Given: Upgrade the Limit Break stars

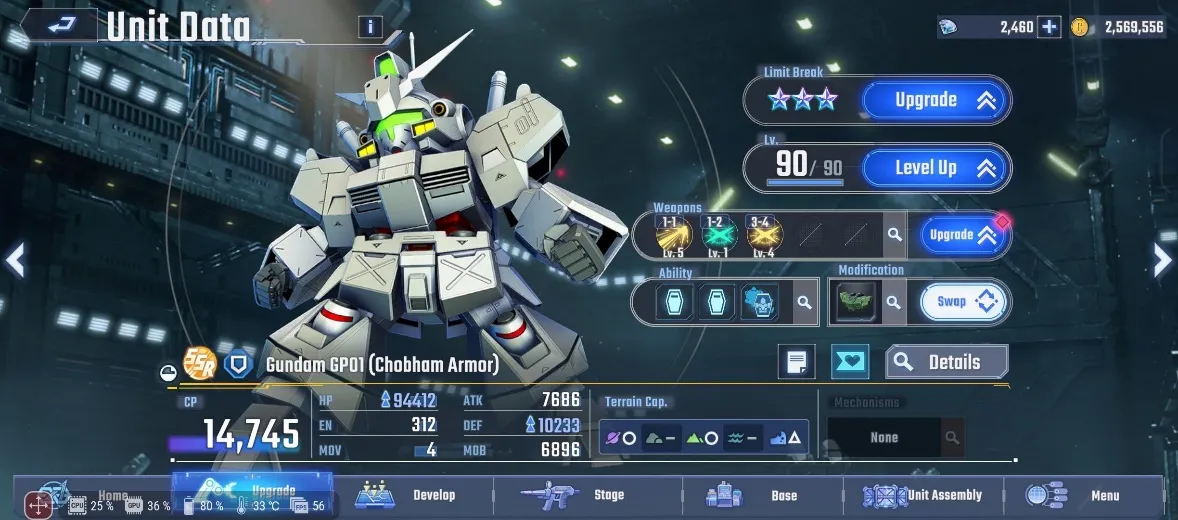Looking at the screenshot, I should tap(935, 100).
